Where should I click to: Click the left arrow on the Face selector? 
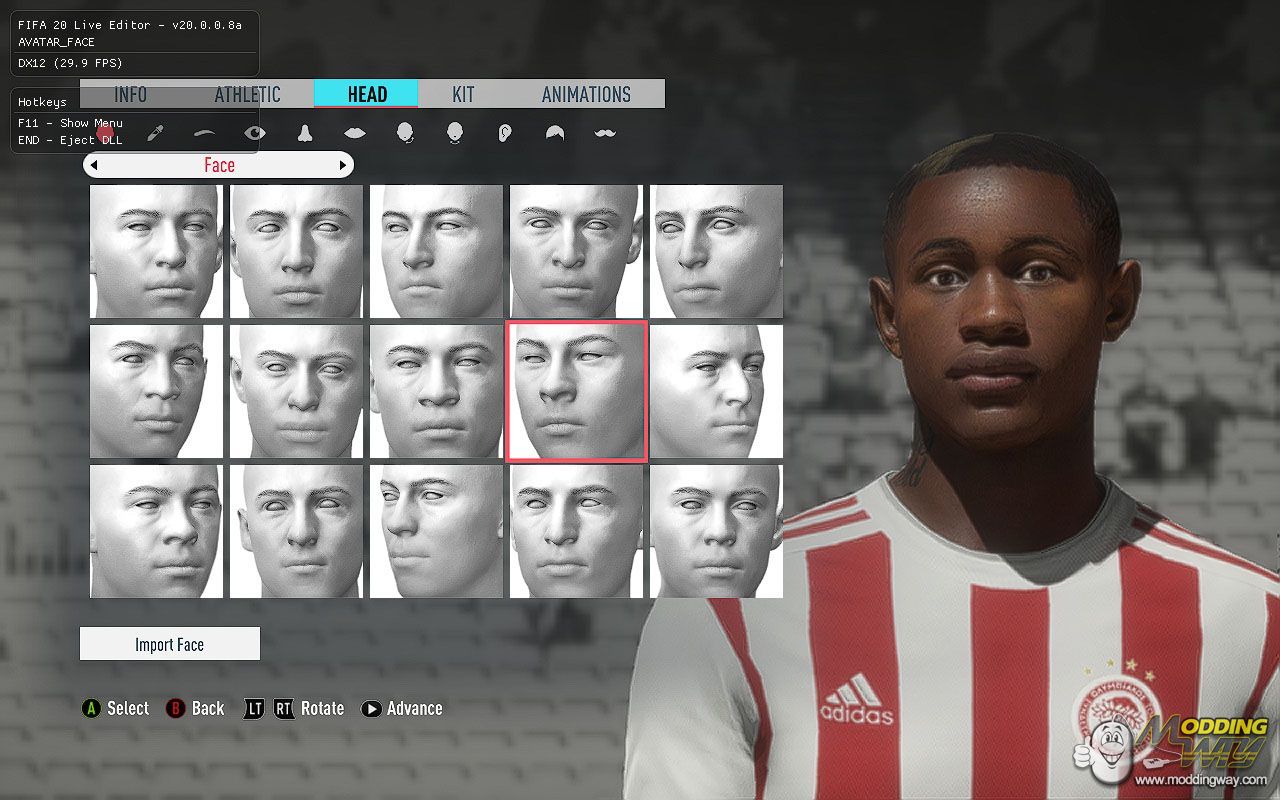pos(94,165)
